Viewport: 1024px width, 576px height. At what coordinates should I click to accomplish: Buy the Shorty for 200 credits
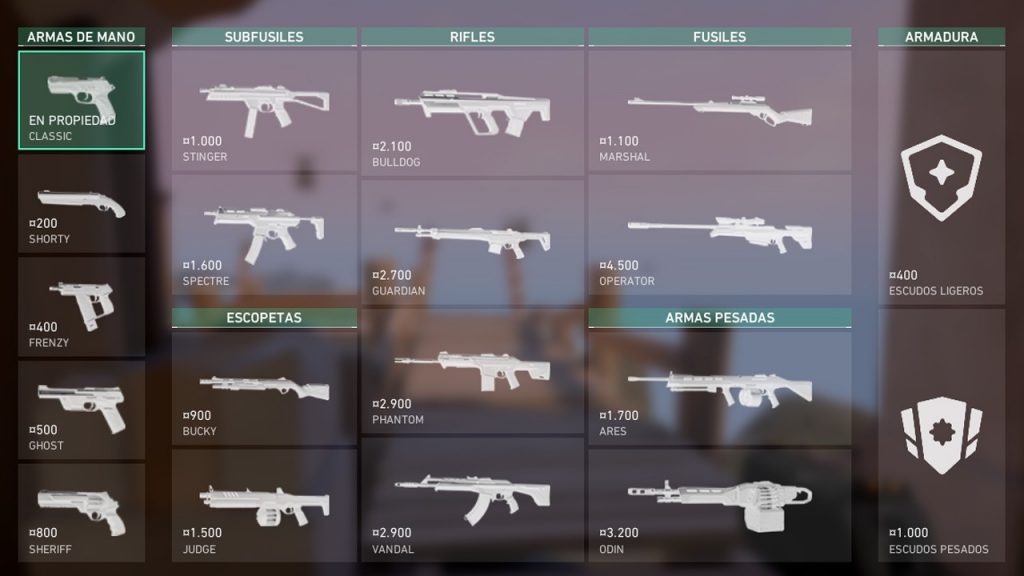tap(81, 204)
